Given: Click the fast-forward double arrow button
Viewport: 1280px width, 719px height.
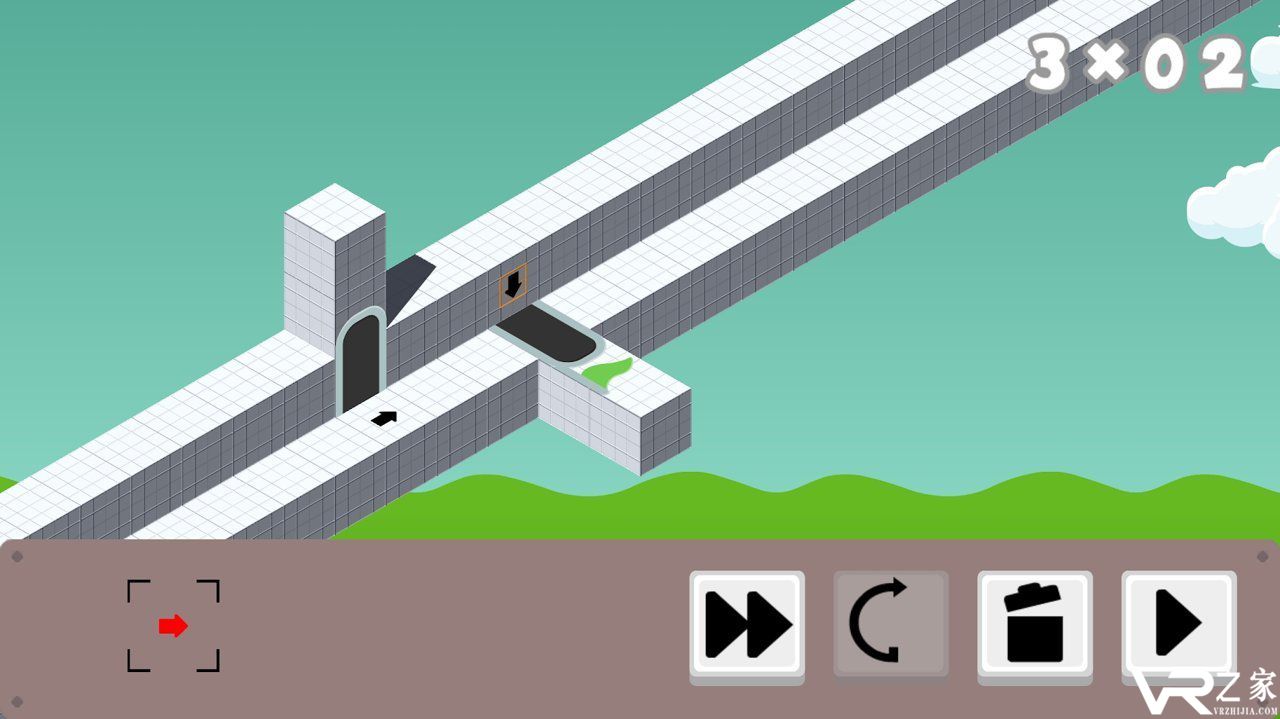Looking at the screenshot, I should pyautogui.click(x=747, y=625).
